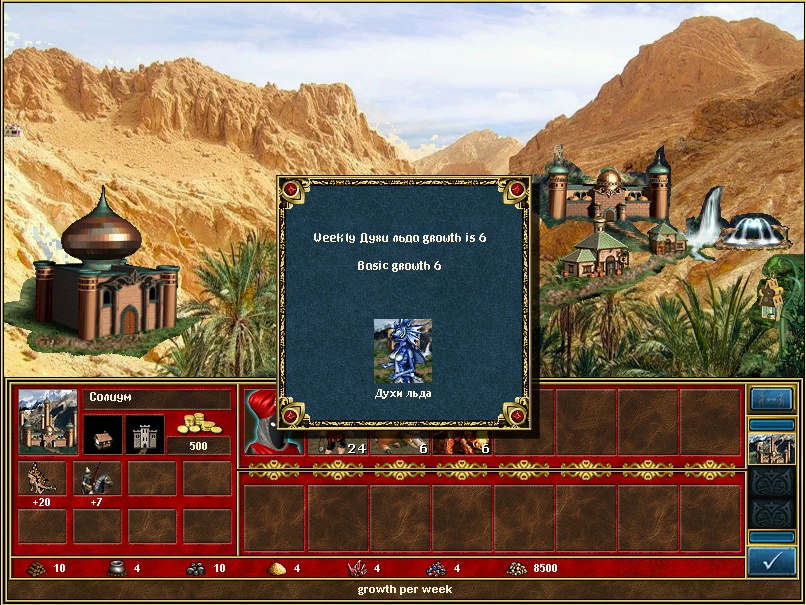This screenshot has height=605, width=806.
Task: Click the gold coins income icon
Action: pos(198,423)
